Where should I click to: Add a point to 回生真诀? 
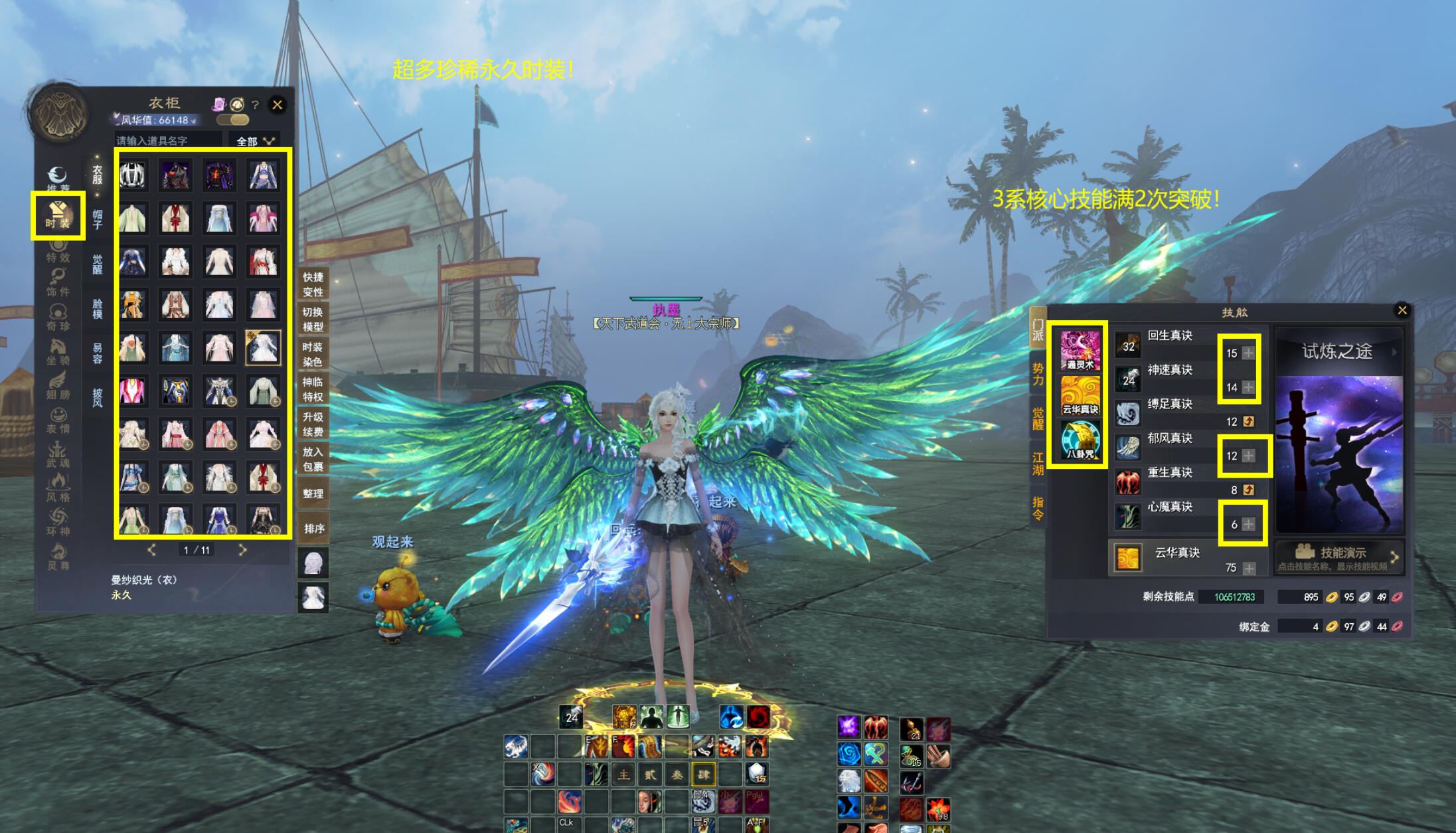[x=1248, y=353]
